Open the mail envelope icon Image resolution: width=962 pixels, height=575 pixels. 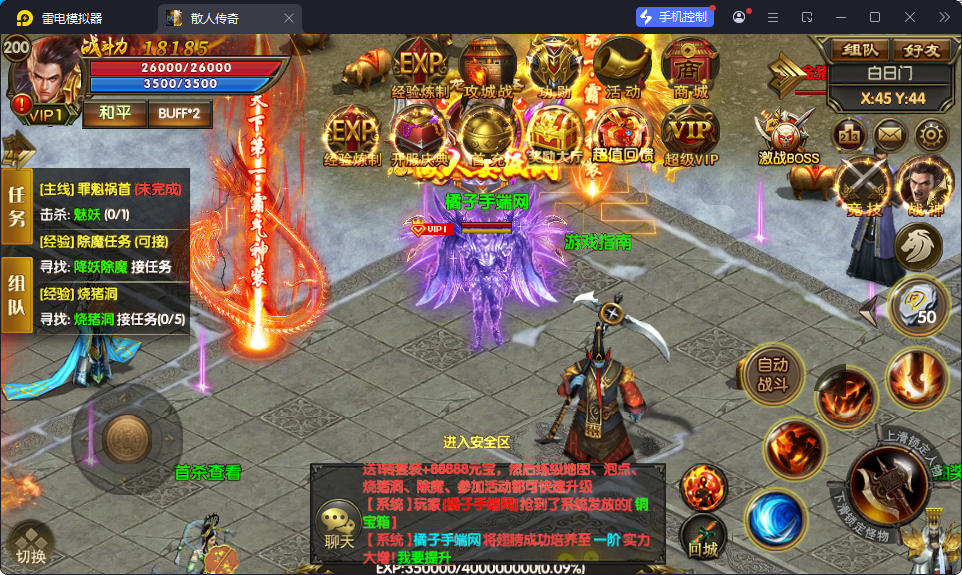point(890,134)
